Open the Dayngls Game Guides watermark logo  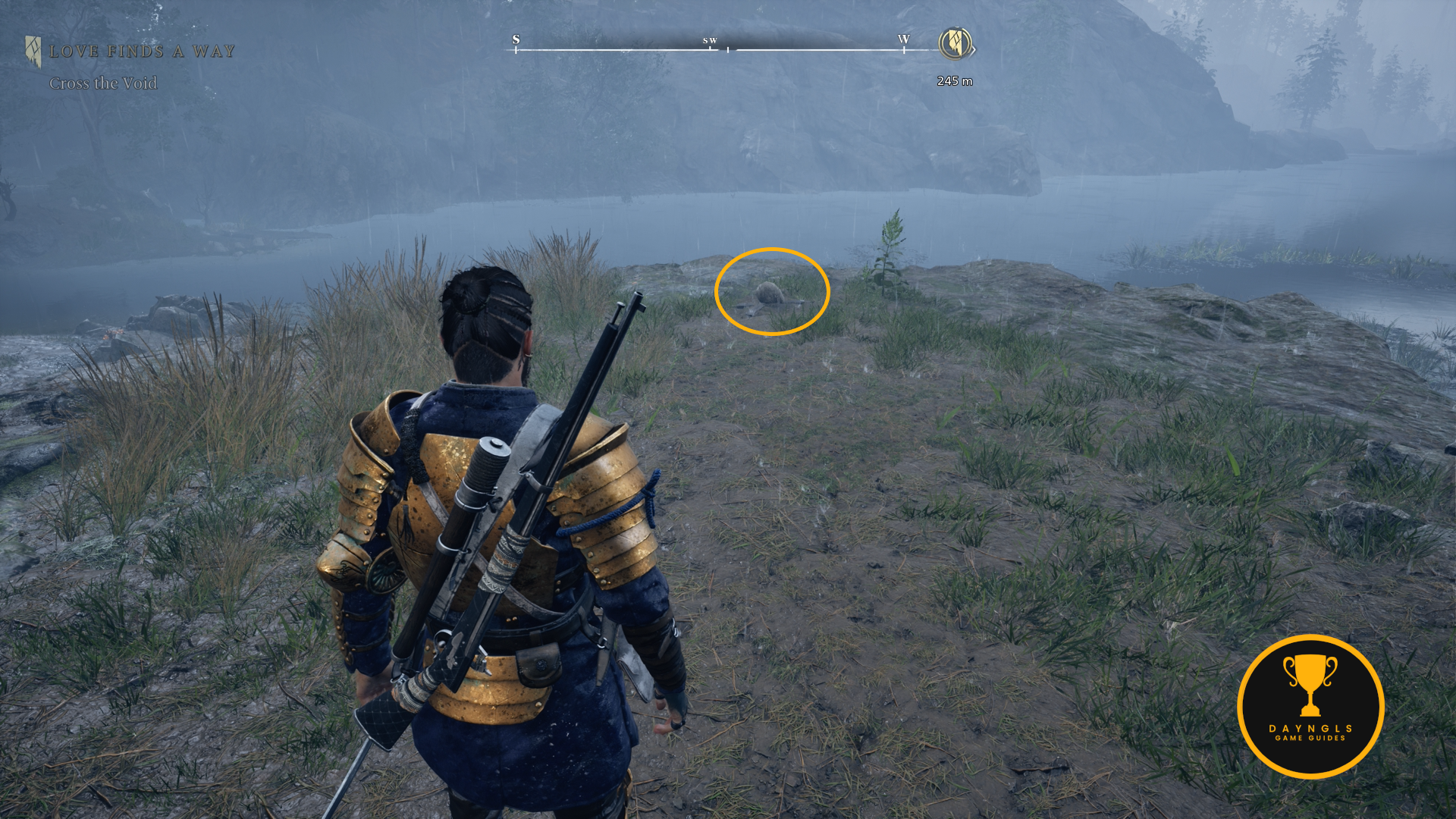(x=1310, y=706)
